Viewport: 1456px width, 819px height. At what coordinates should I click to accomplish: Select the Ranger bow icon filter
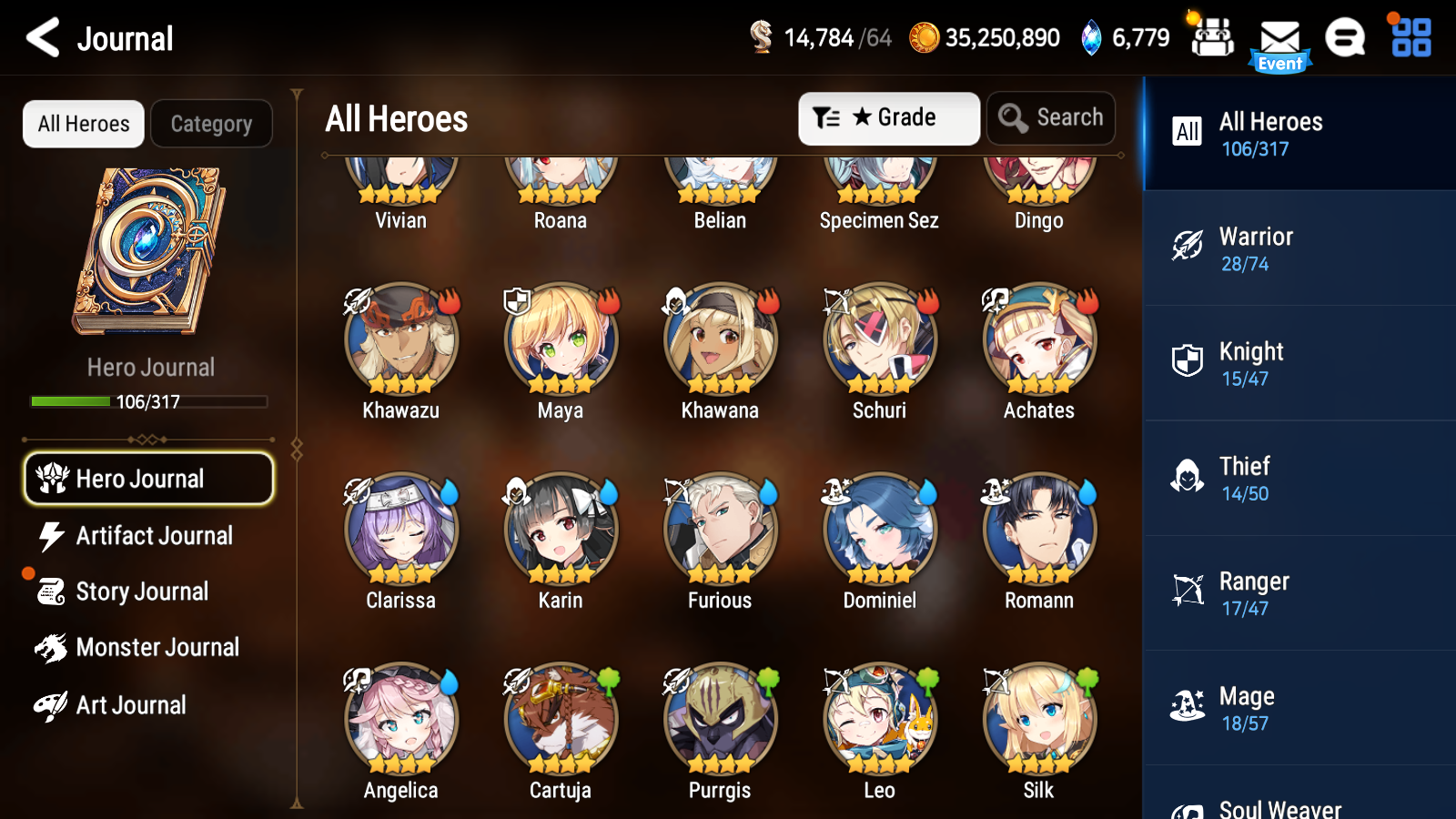1188,593
